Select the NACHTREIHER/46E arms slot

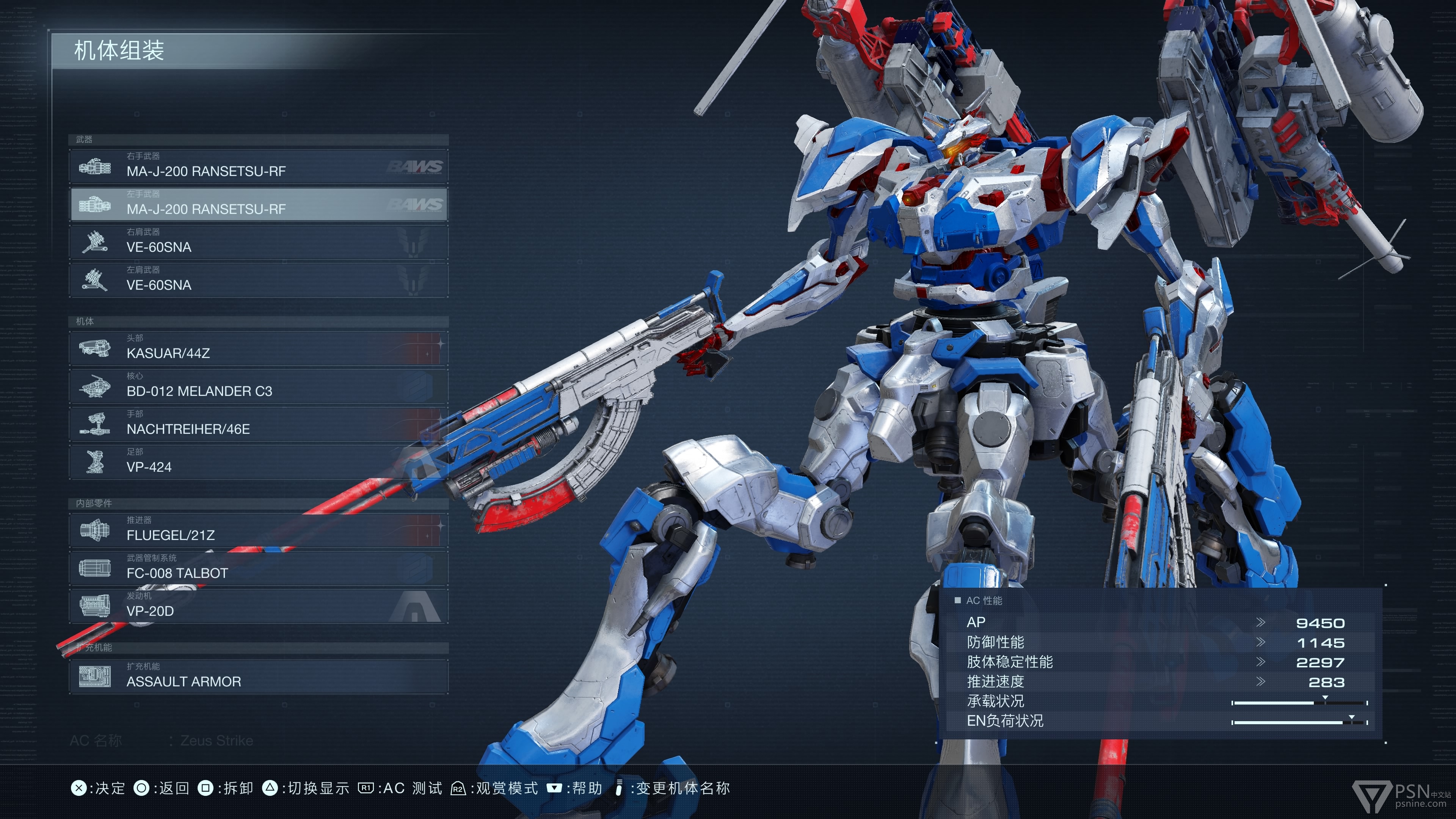click(258, 424)
